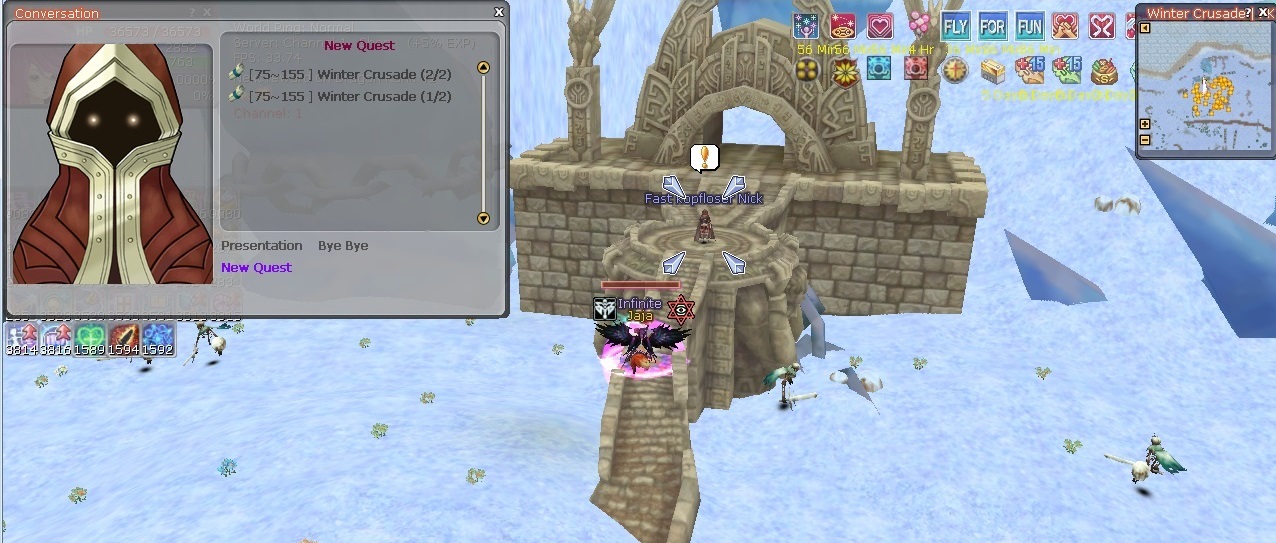Click the treasure chest buff icon
Viewport: 1276px width, 543px height.
993,70
